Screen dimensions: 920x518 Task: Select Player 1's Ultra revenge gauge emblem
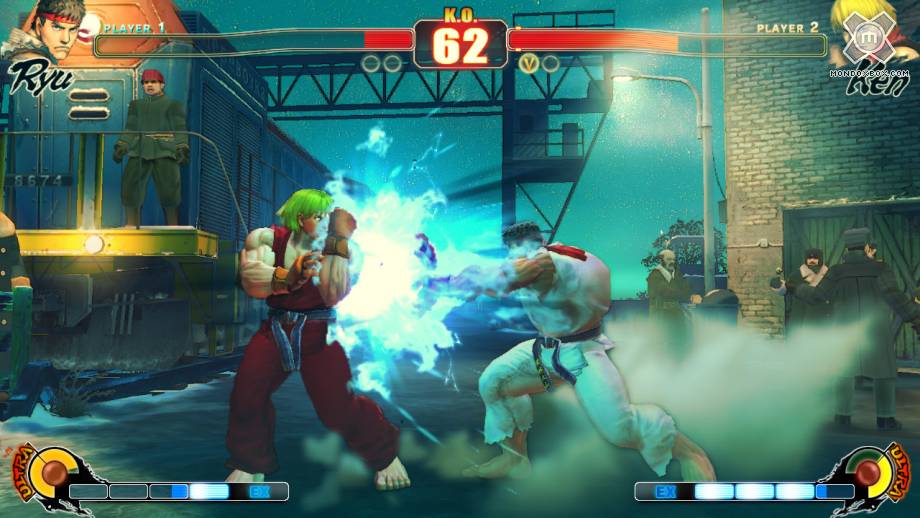[45, 473]
